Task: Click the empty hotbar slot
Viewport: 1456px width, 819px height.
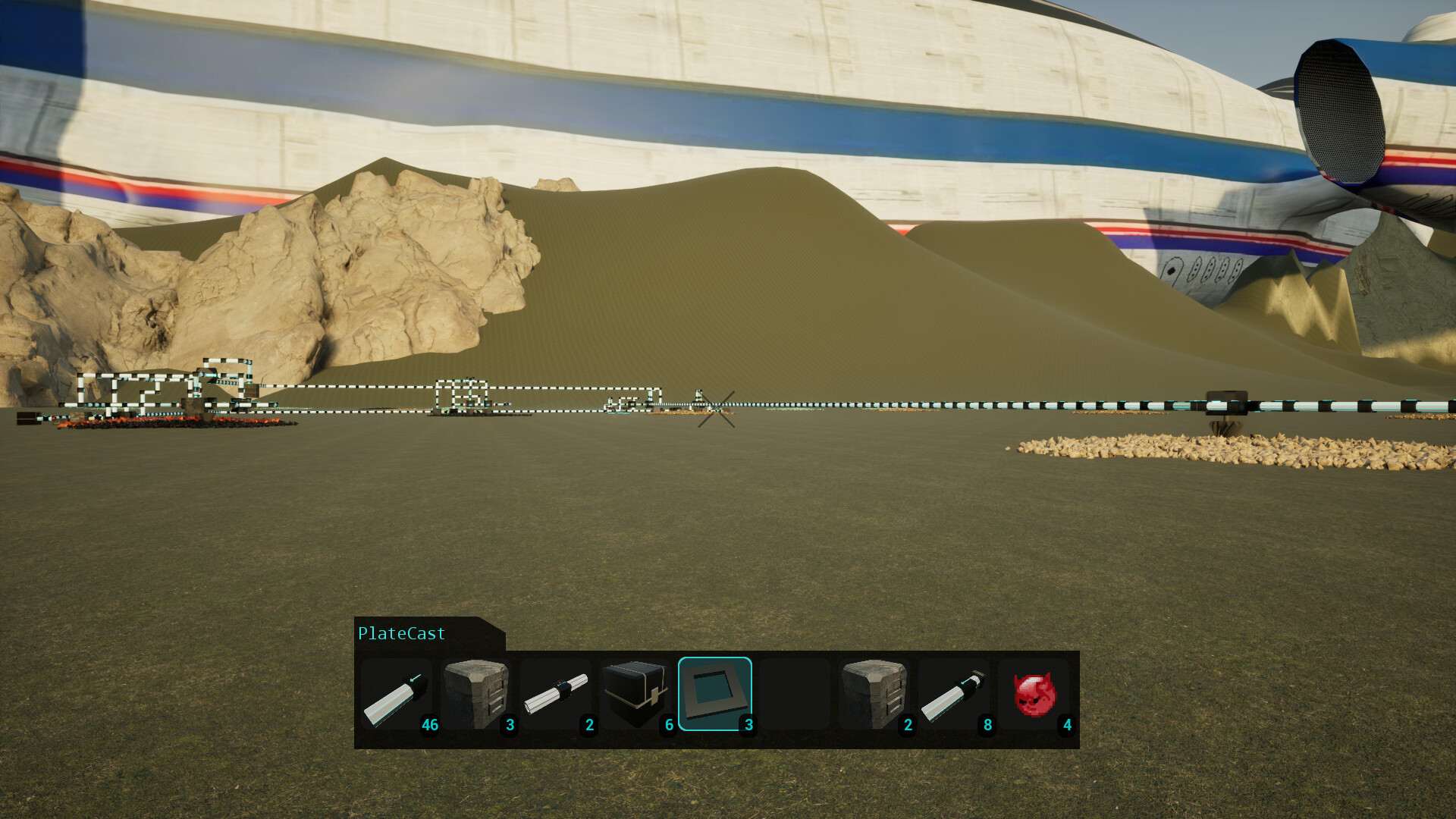Action: (795, 694)
